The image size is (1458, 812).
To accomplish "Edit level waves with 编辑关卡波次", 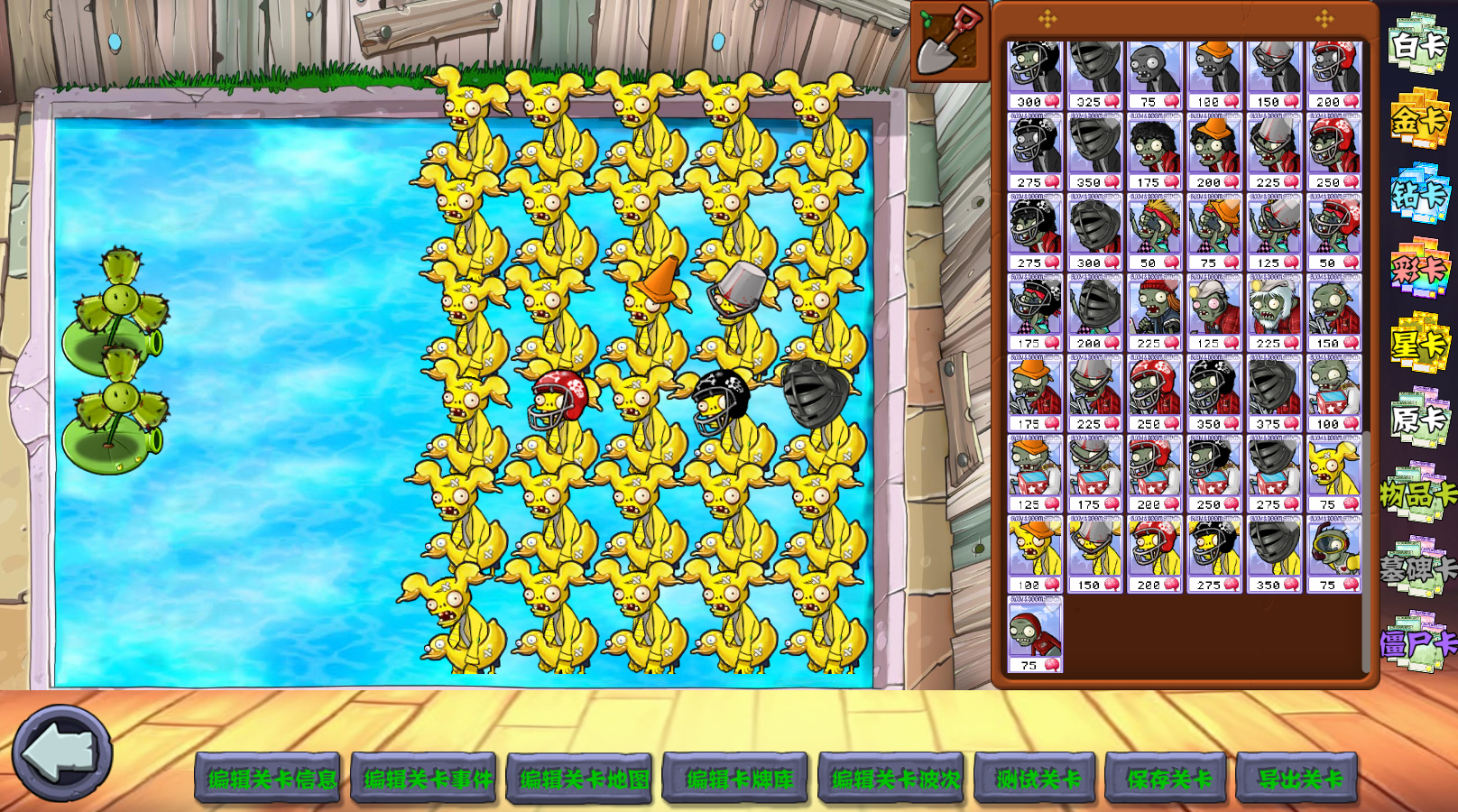I will [892, 778].
